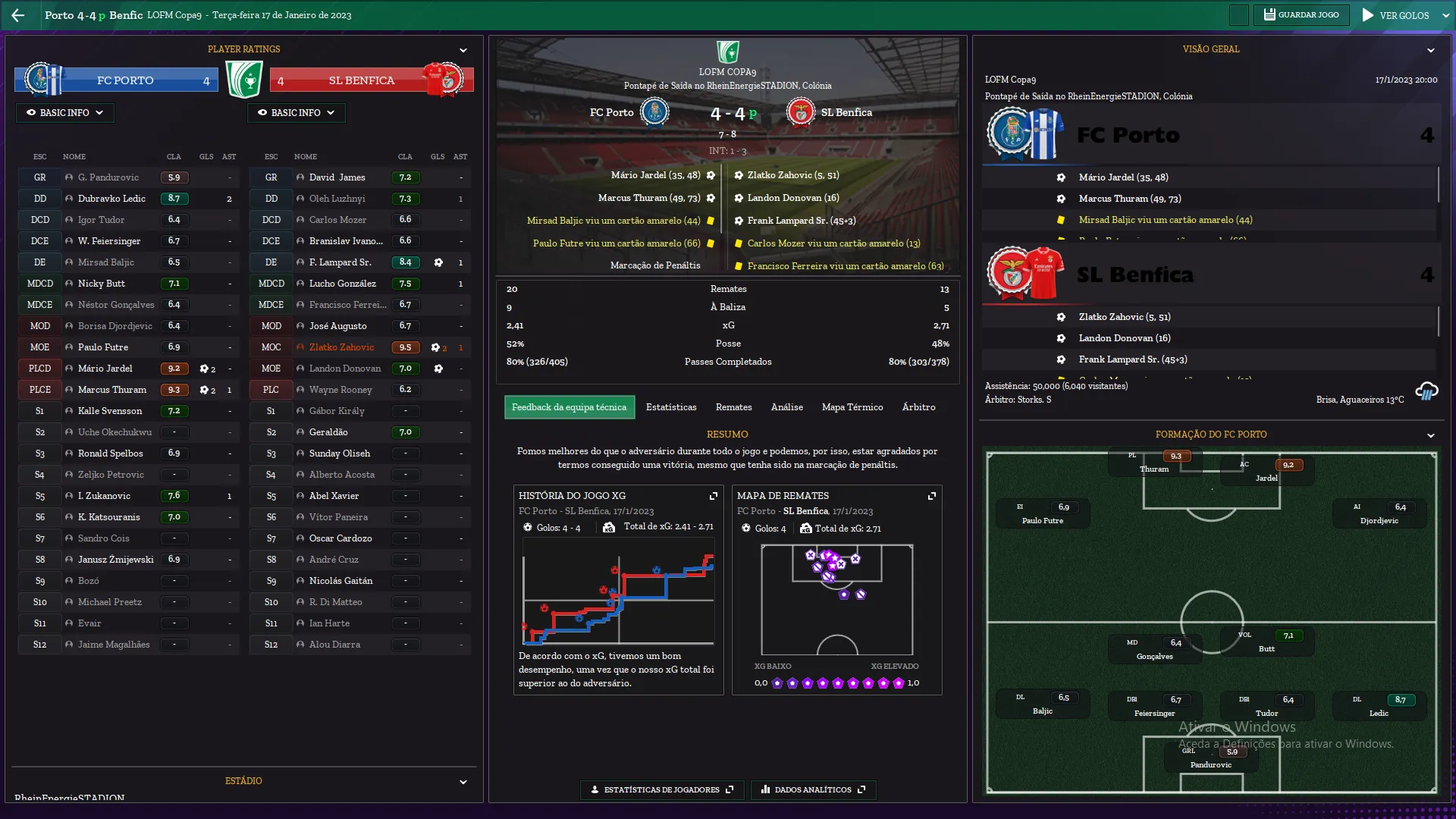This screenshot has width=1456, height=819.
Task: View the Árbitro tab
Action: [x=918, y=407]
